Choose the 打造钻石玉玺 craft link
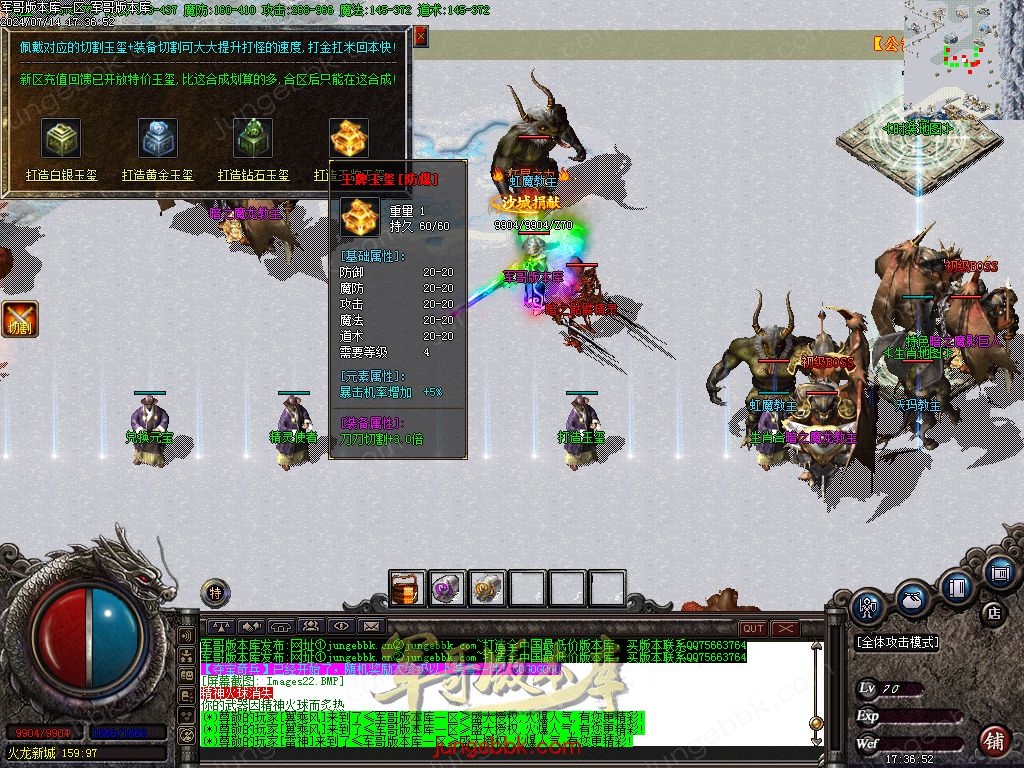The height and width of the screenshot is (768, 1024). (x=254, y=175)
